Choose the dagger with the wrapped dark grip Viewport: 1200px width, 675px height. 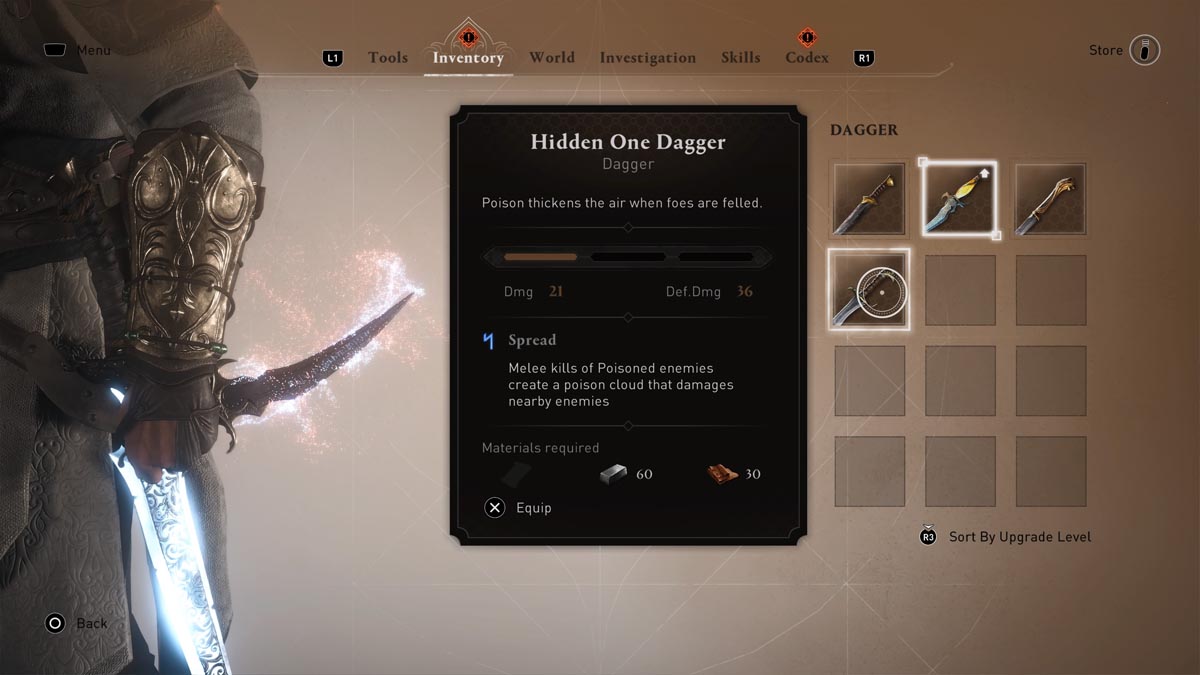[x=869, y=200]
